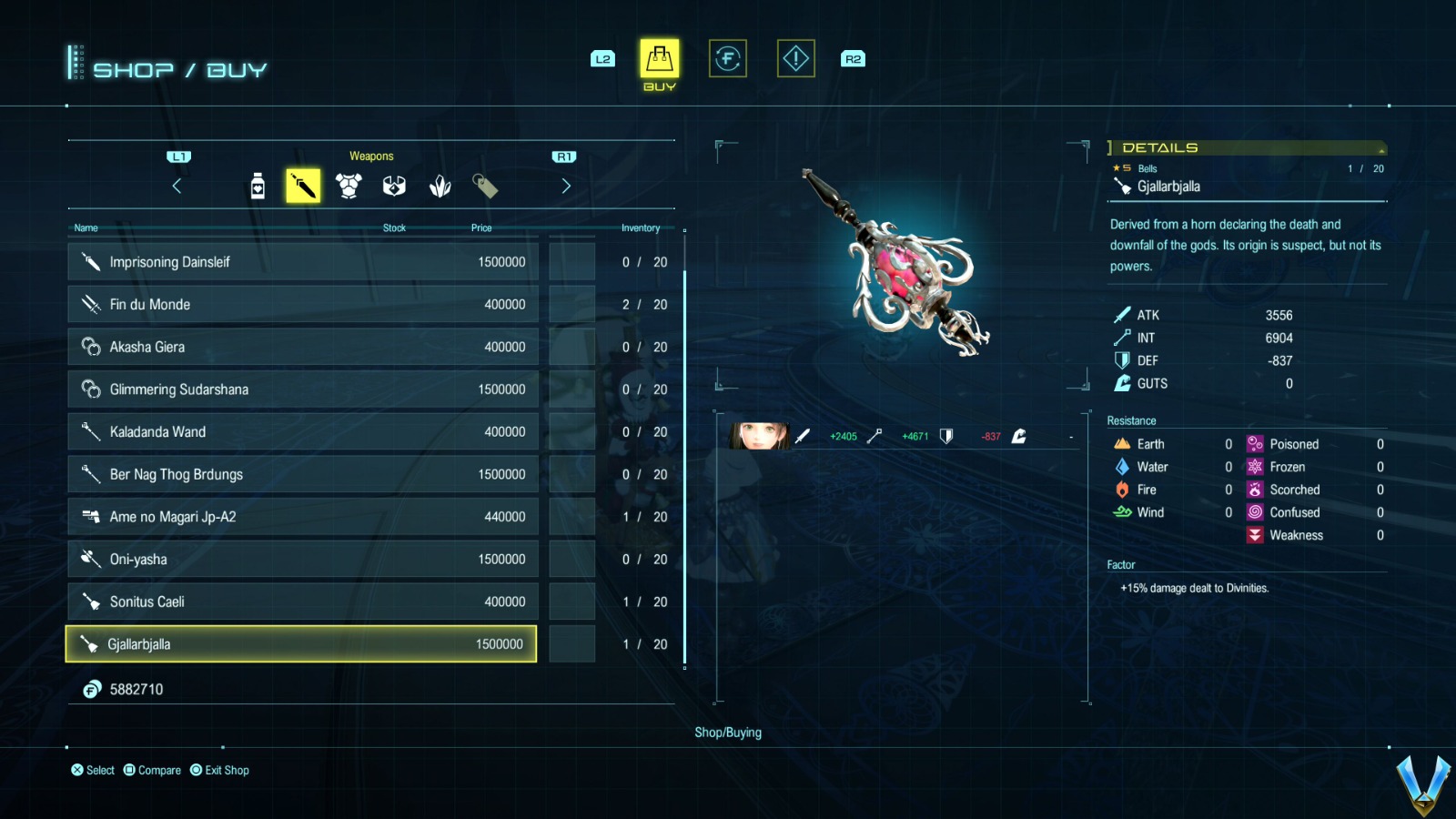
Task: Click the right arrow to browse next category
Action: point(566,185)
